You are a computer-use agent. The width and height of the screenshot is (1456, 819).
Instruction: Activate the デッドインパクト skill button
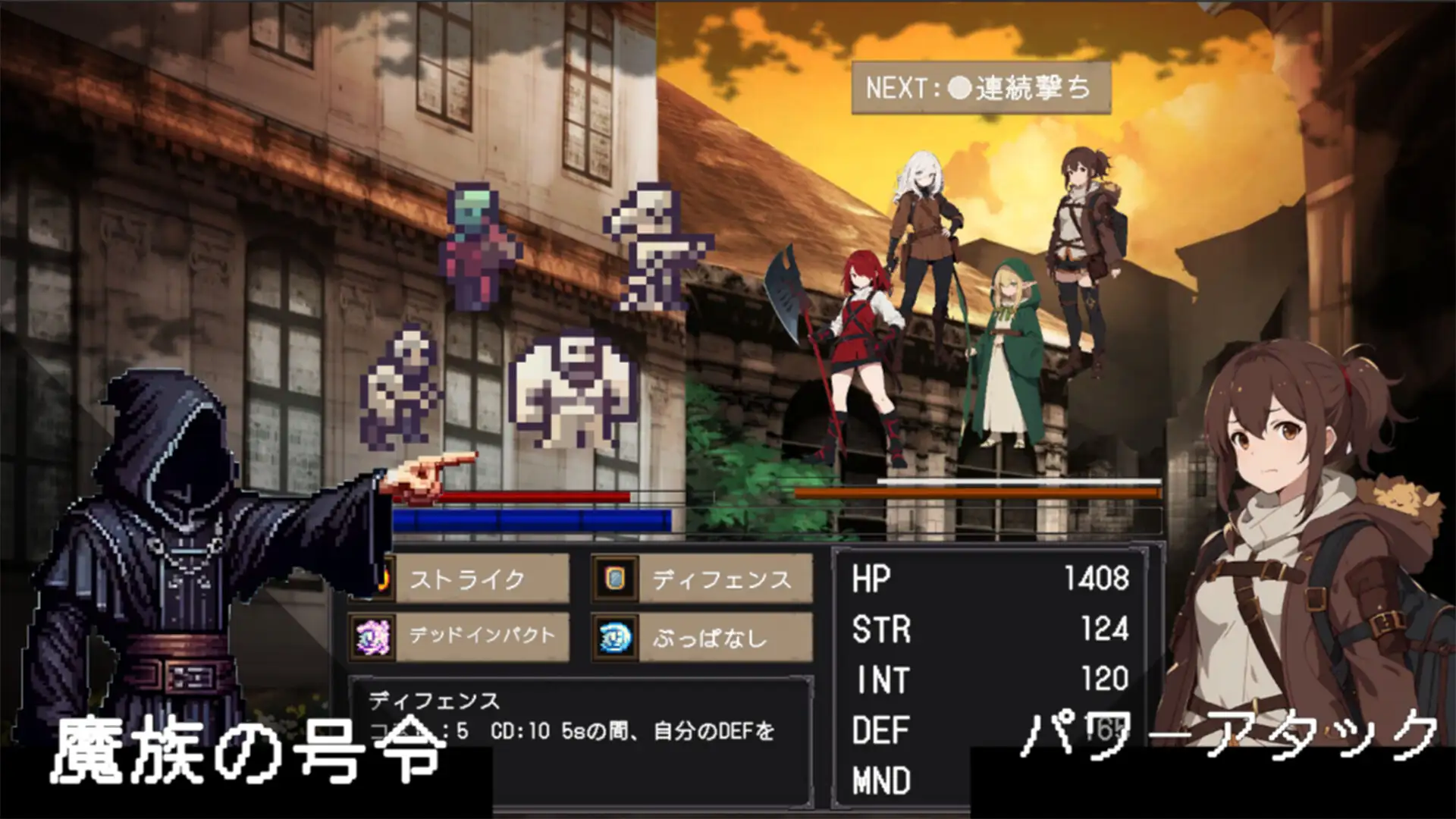point(481,636)
